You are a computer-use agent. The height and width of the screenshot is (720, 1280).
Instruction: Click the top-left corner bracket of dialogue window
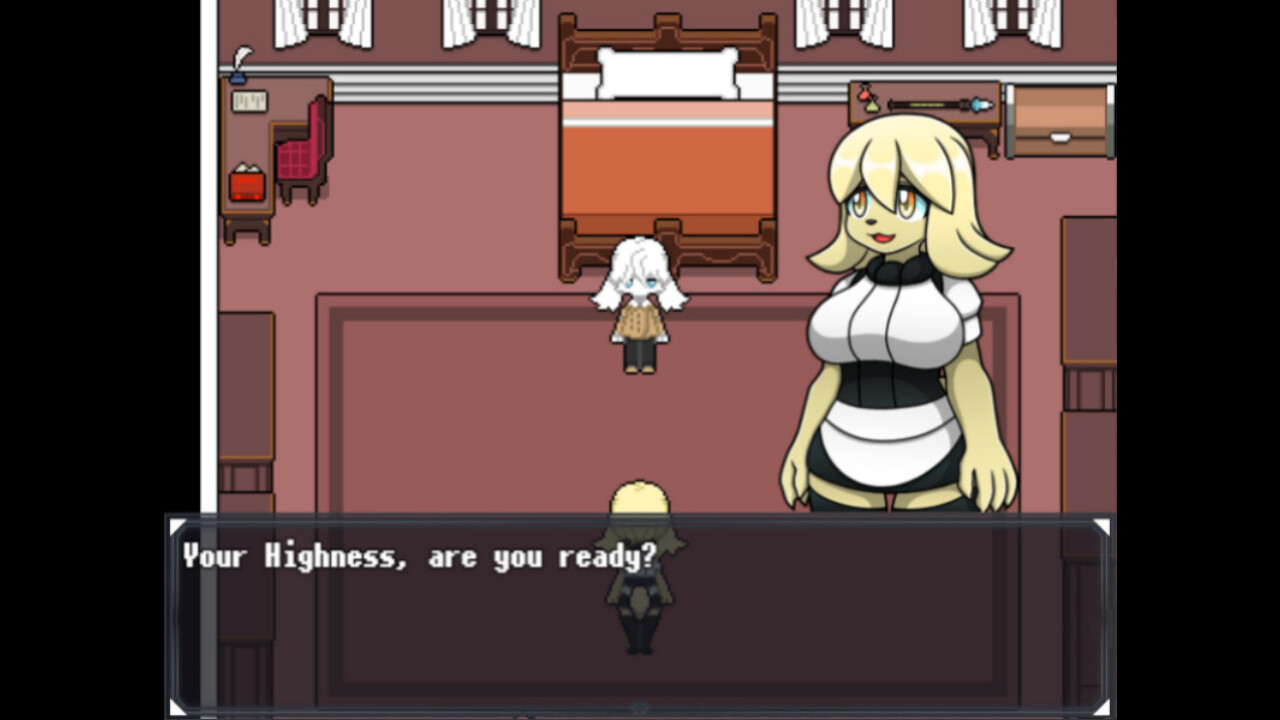(x=179, y=526)
